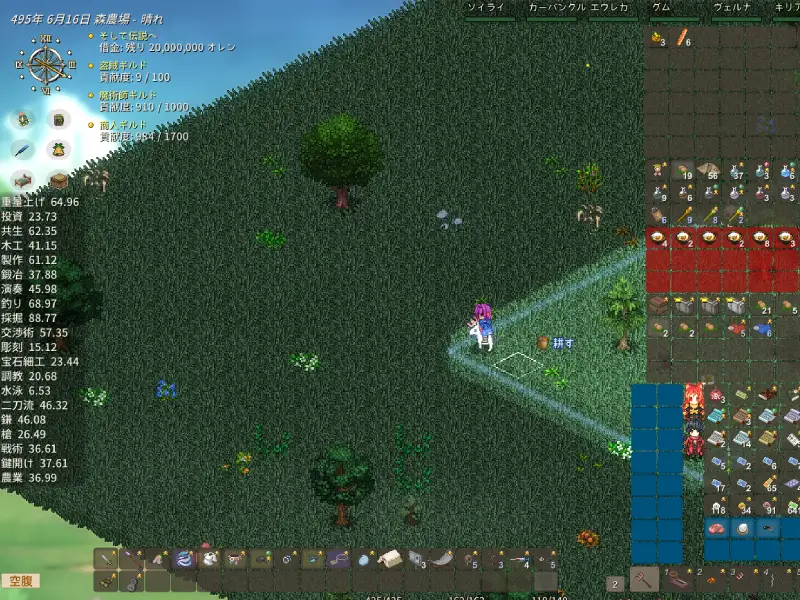The image size is (800, 600).
Task: Select the そして伝説へ quest entry
Action: coord(128,35)
